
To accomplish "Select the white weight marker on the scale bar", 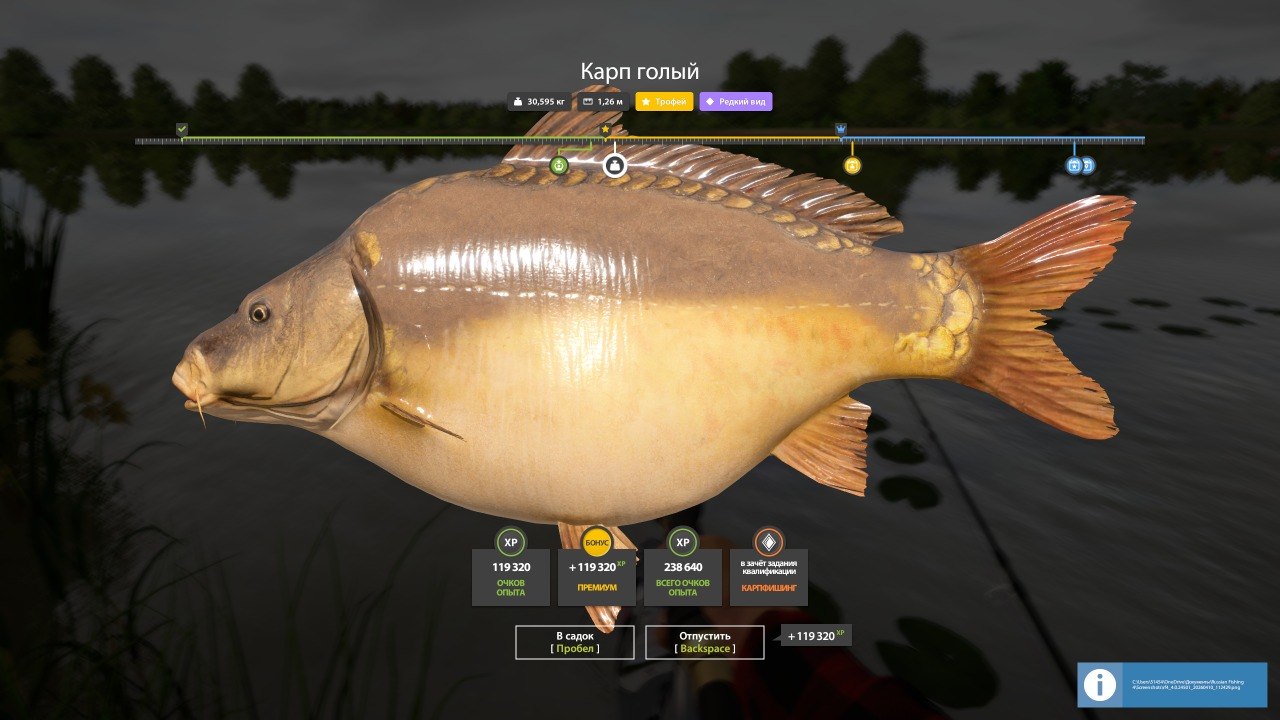I will click(x=616, y=166).
